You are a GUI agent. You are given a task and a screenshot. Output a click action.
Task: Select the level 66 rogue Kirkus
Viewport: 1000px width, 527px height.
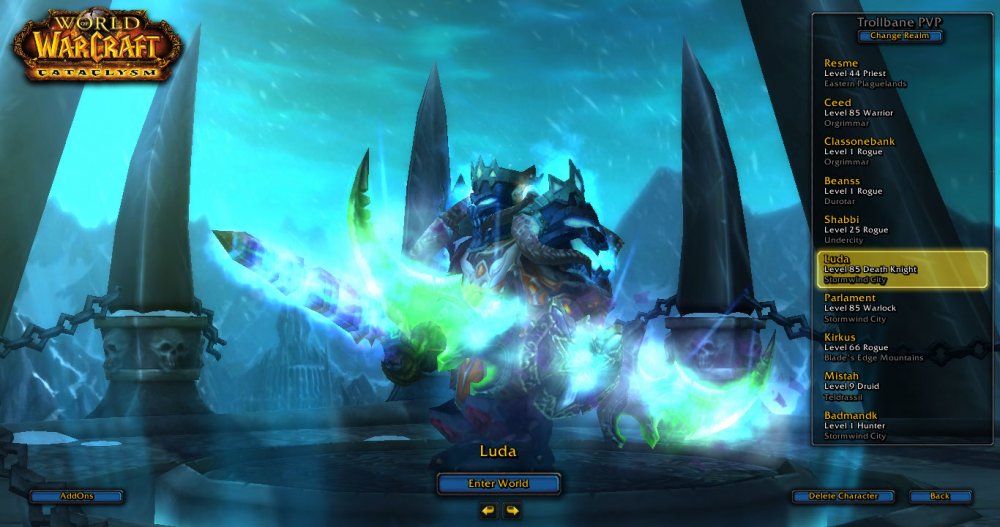click(880, 347)
